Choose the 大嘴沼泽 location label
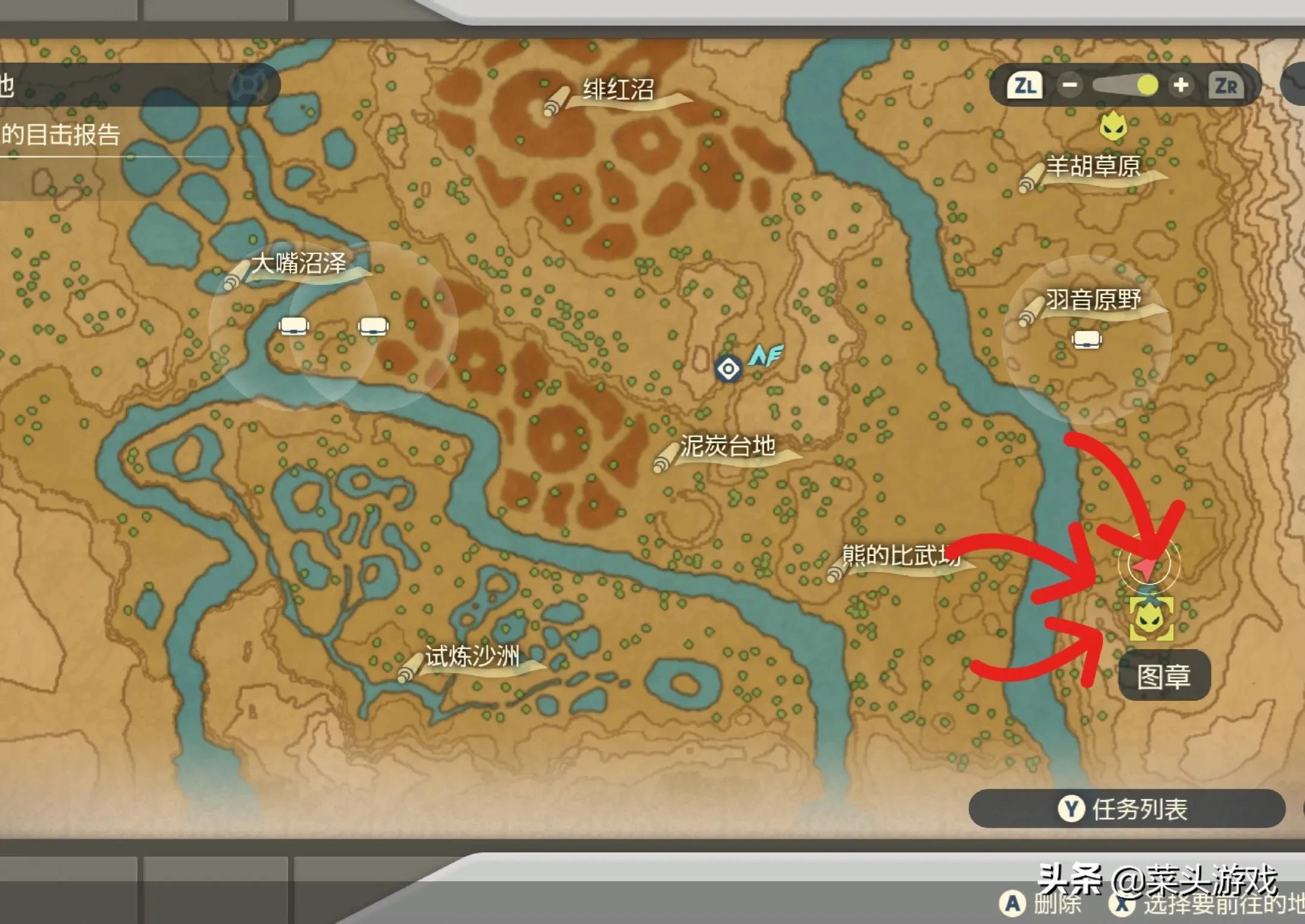 tap(298, 264)
